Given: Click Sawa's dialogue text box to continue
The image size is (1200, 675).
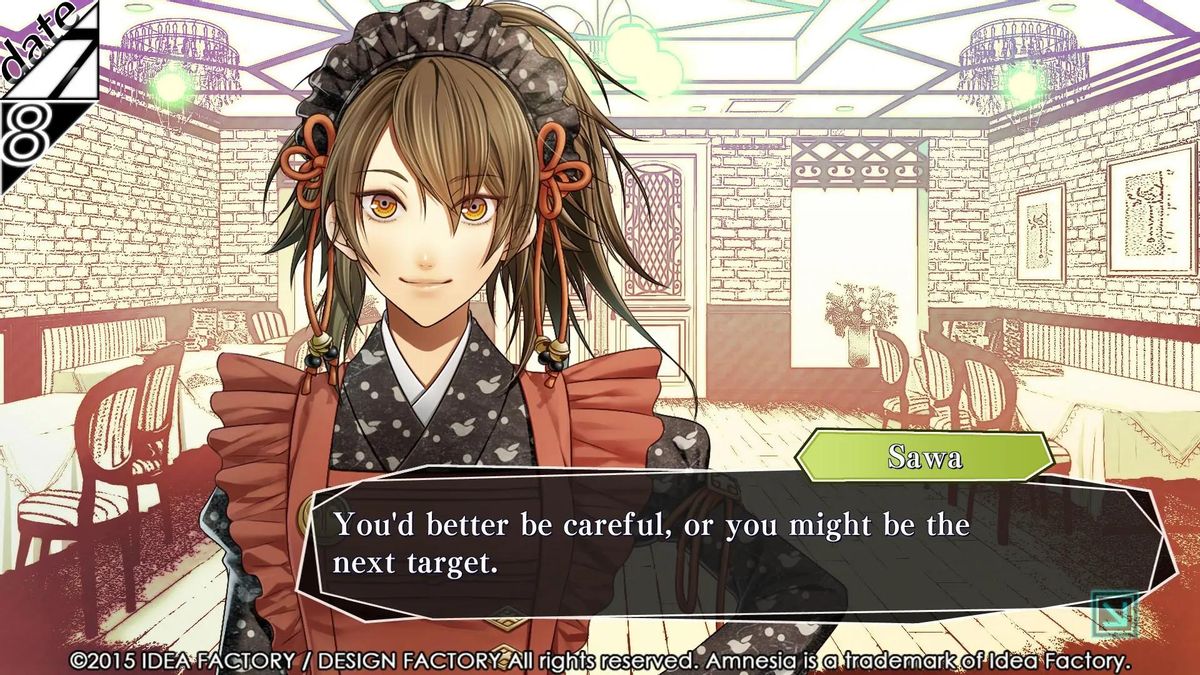Looking at the screenshot, I should [700, 545].
